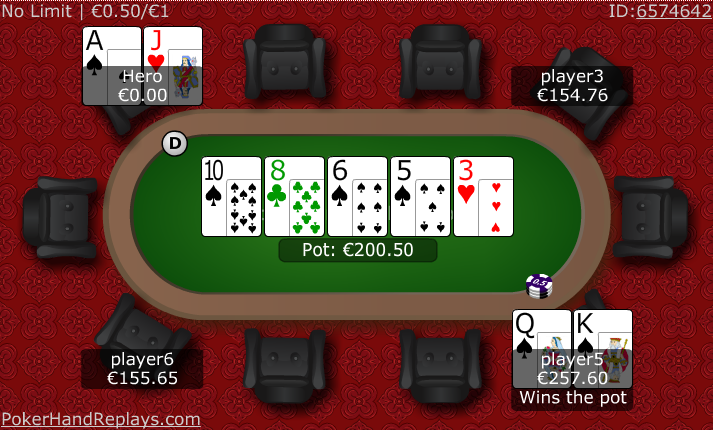
Task: Pick the 6 of spades board card
Action: click(357, 197)
